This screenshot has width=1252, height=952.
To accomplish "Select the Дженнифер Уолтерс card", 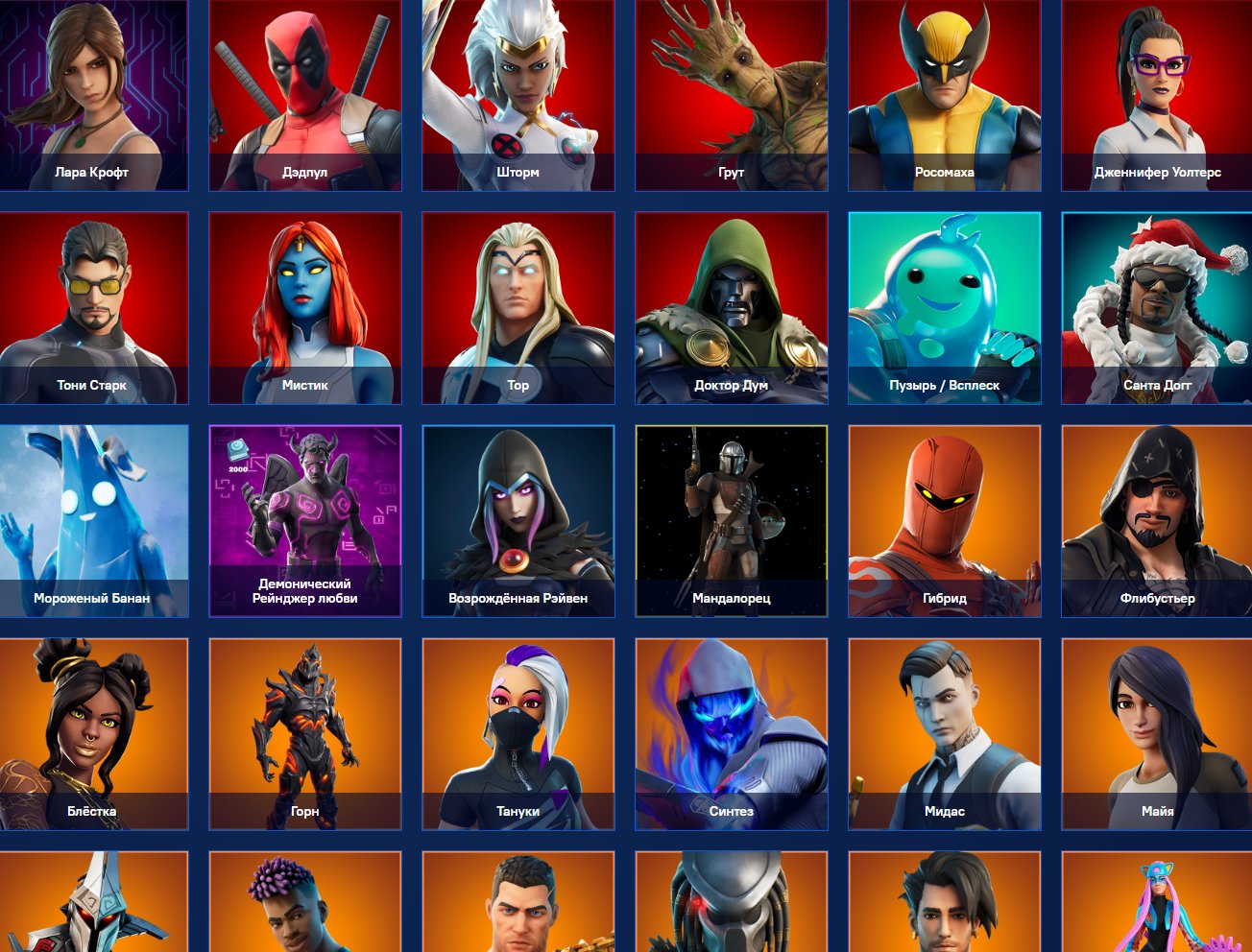I will click(1156, 96).
